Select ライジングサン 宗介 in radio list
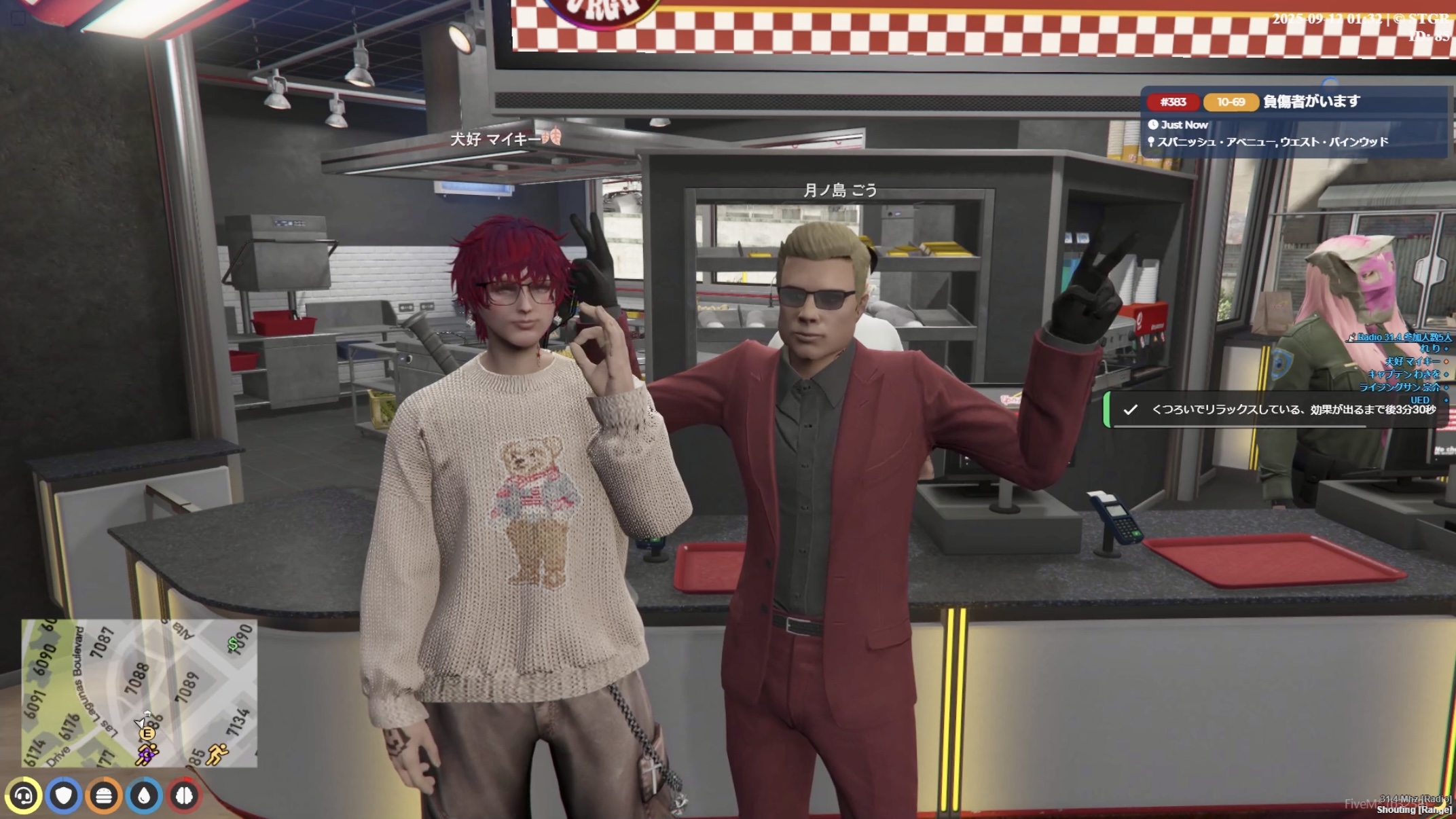1456x819 pixels. (x=1399, y=387)
